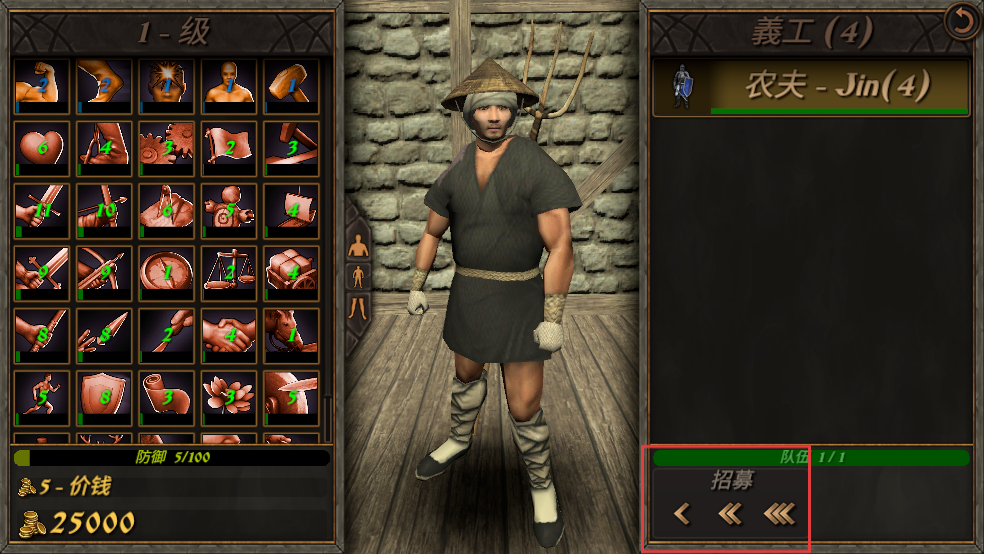Show the full body view
The height and width of the screenshot is (554, 984).
357,275
